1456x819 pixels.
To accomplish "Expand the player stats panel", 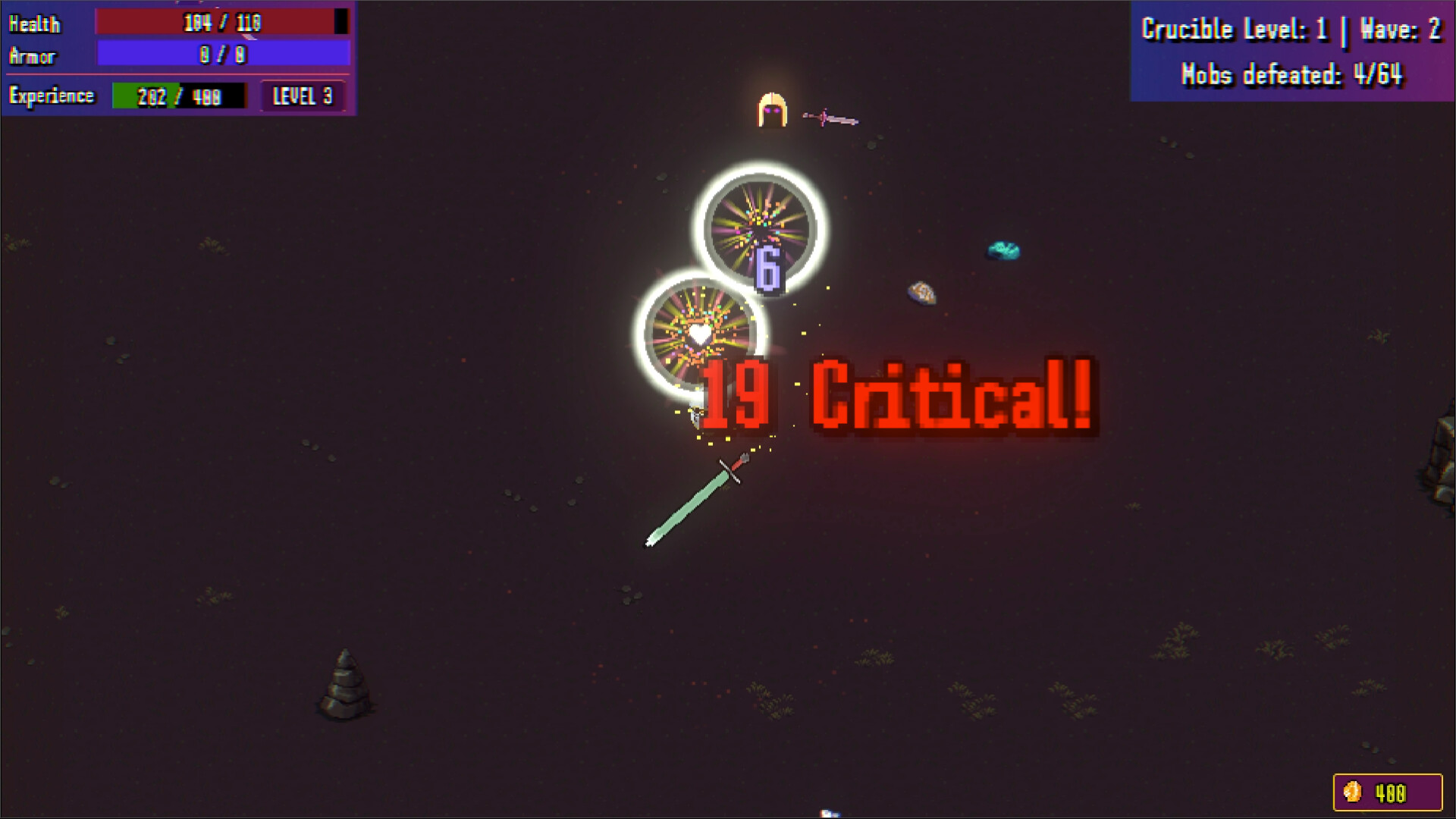I will click(178, 57).
